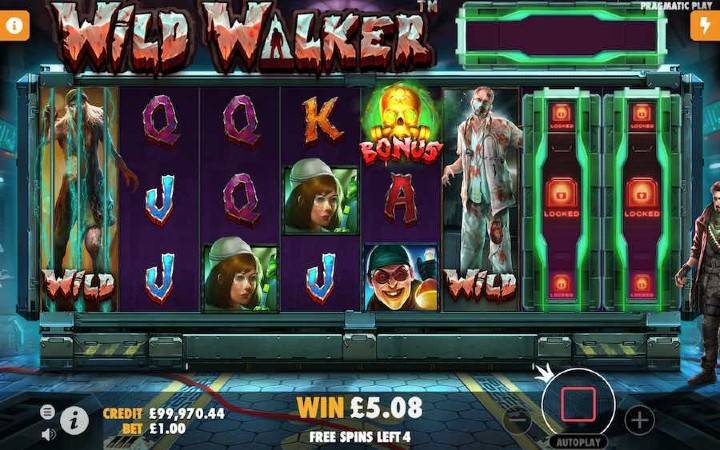Activate the orange lightning bolt quick spin button
The width and height of the screenshot is (720, 450).
point(704,26)
